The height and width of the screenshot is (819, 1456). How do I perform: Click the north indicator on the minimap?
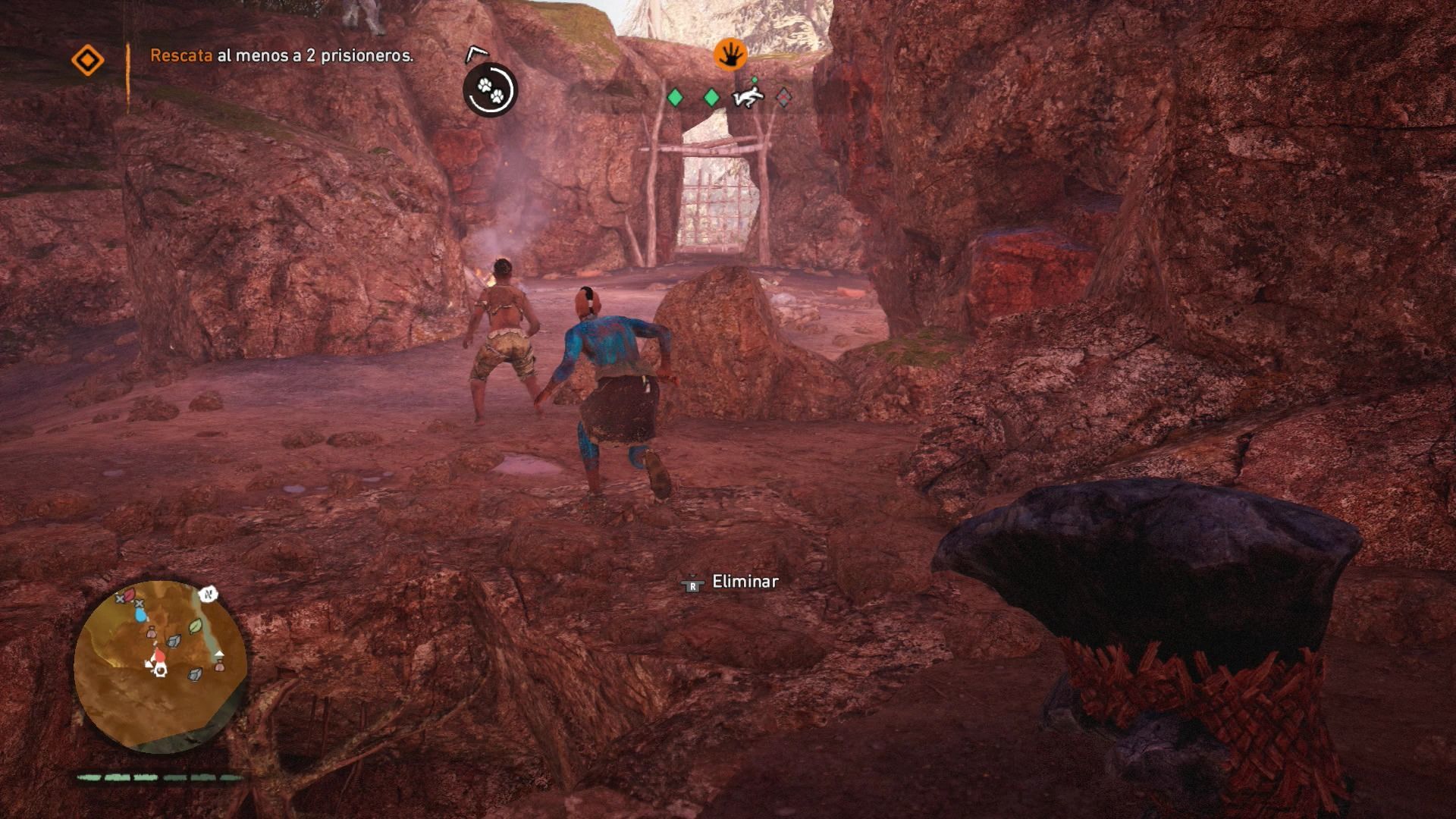coord(207,595)
